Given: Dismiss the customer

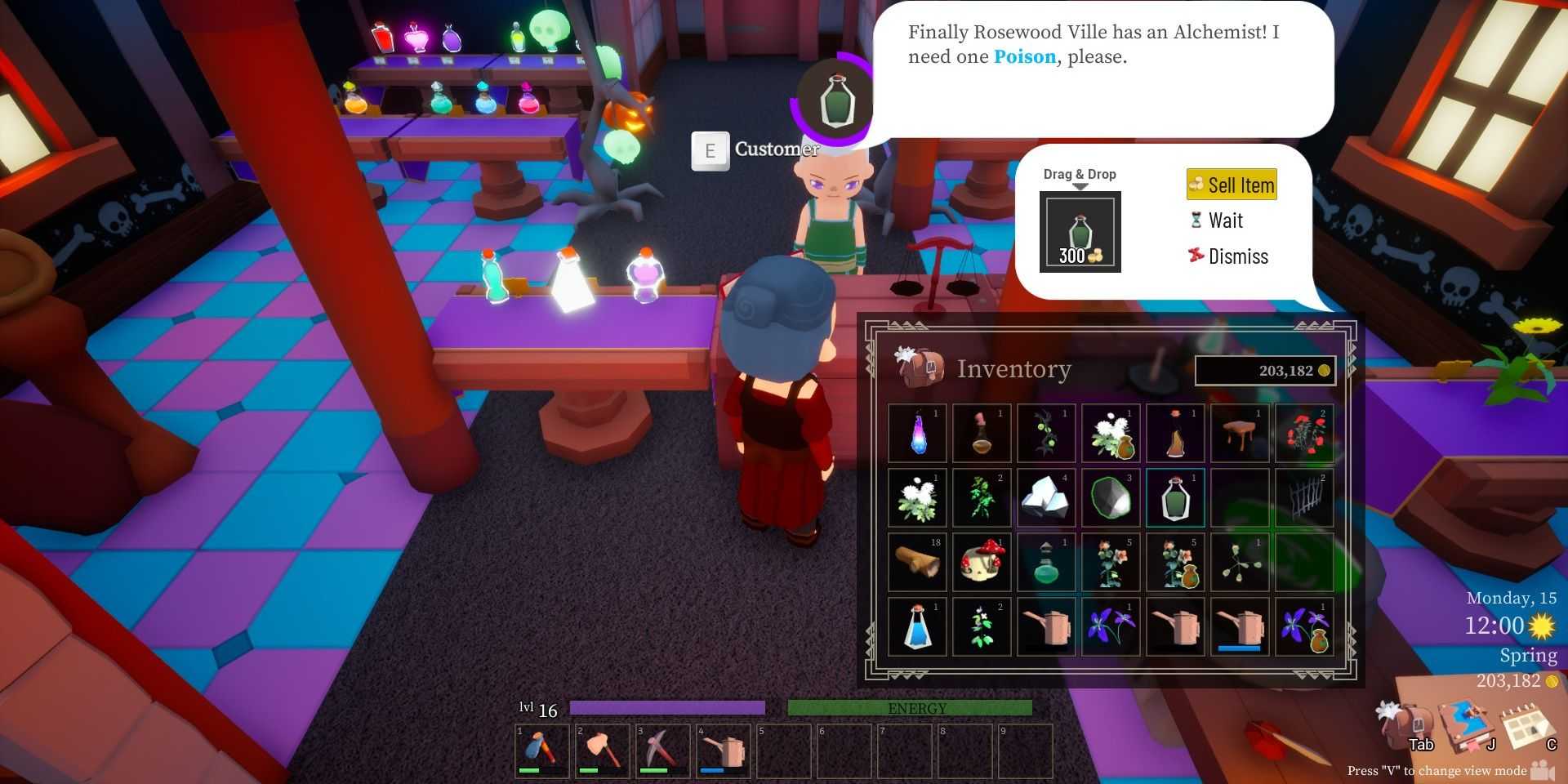Looking at the screenshot, I should [x=1228, y=256].
